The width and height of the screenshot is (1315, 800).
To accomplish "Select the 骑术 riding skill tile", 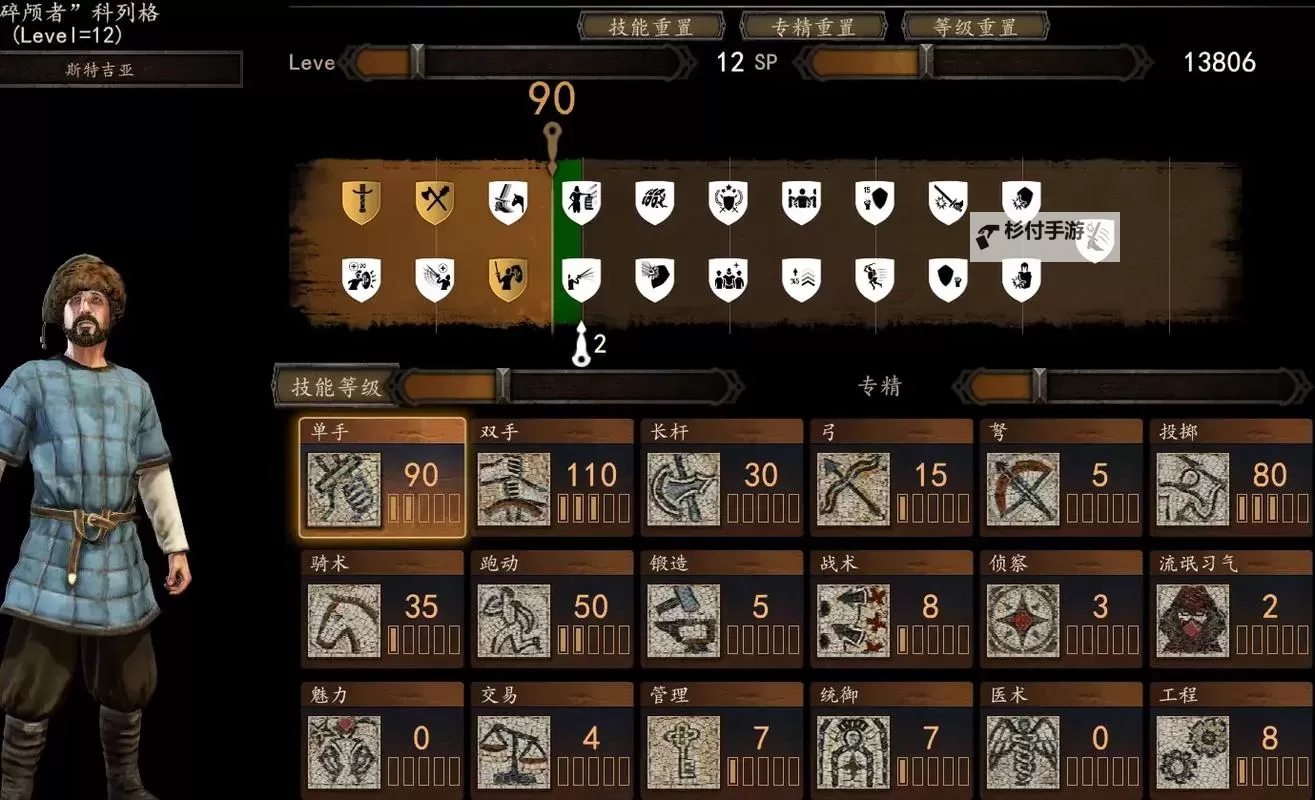I will click(x=382, y=610).
